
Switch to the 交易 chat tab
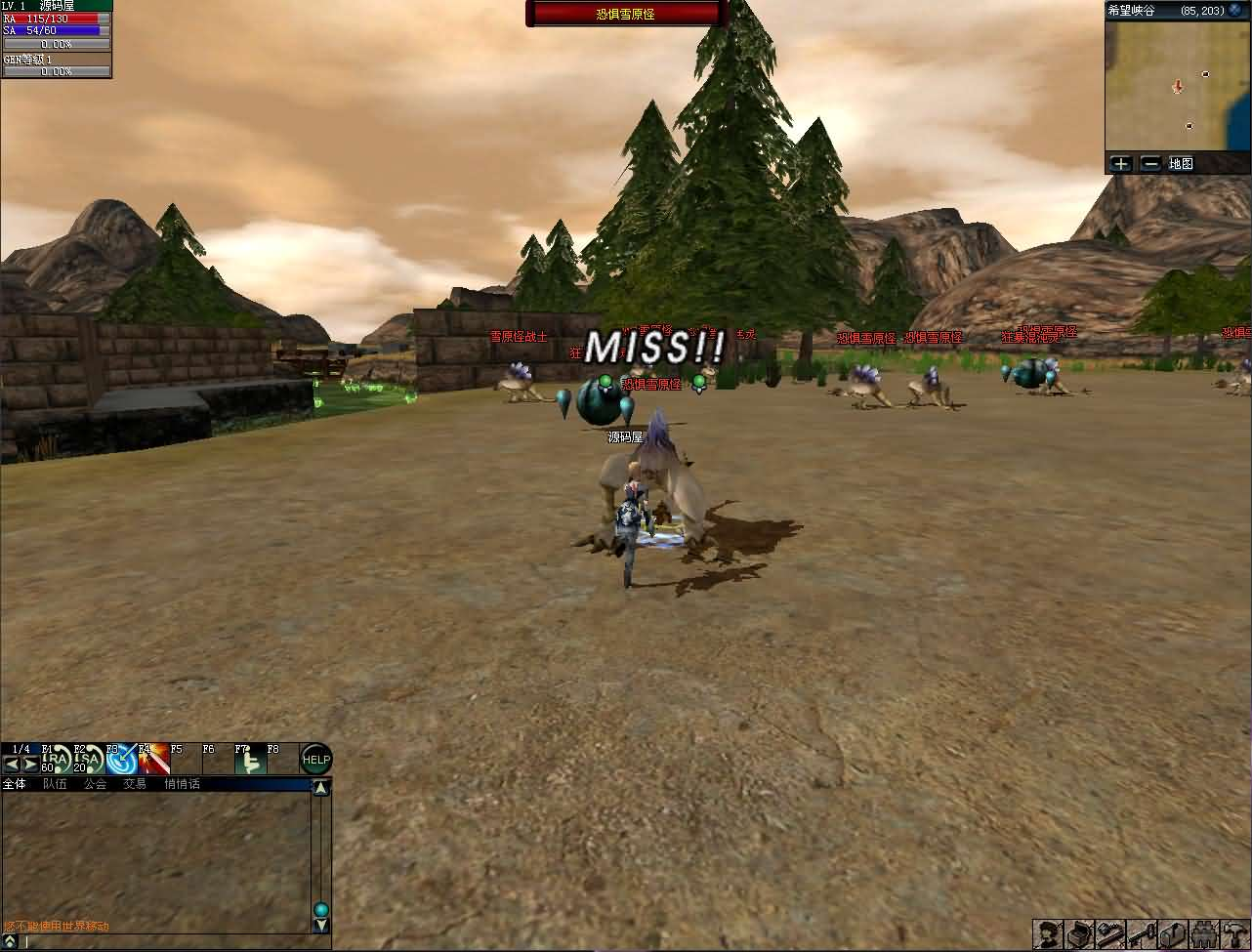[x=135, y=784]
